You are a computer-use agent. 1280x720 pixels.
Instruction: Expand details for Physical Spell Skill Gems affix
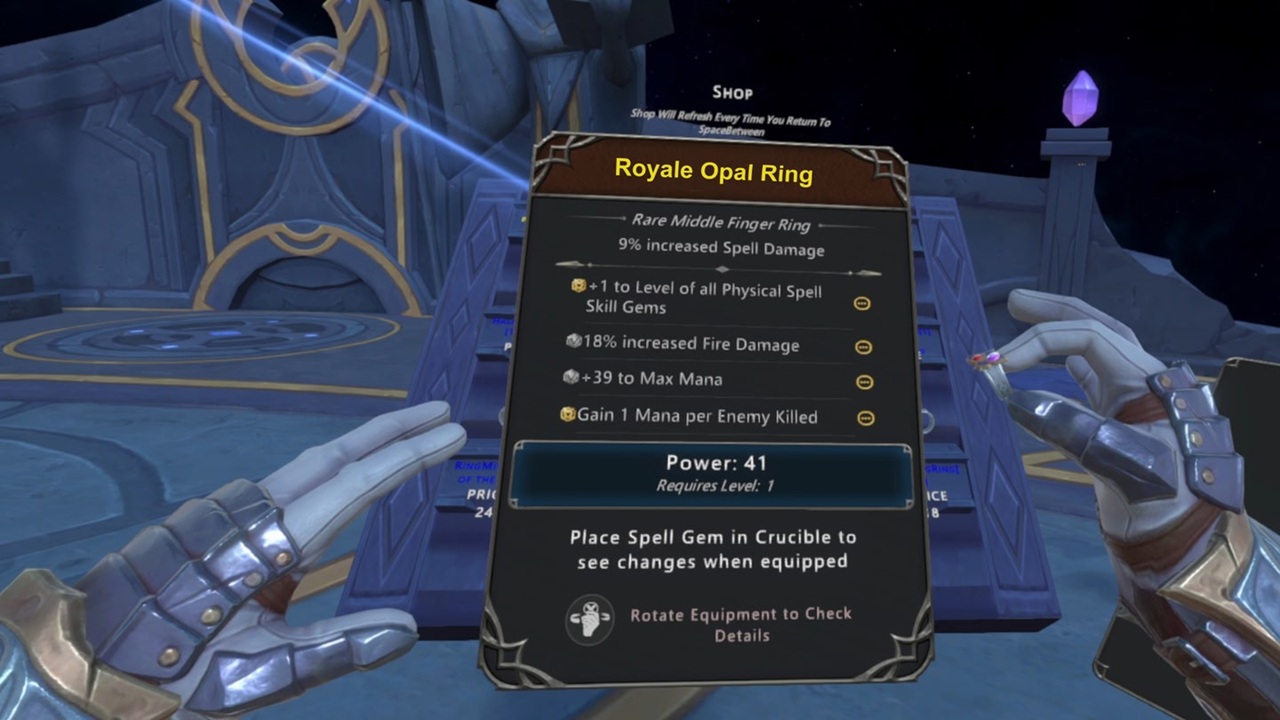(x=862, y=303)
